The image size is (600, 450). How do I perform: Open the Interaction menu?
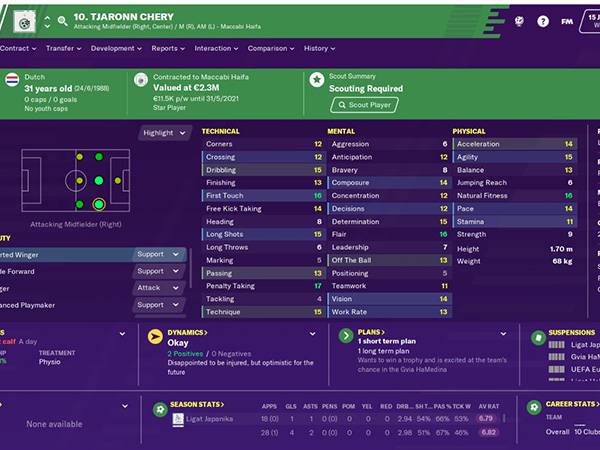216,48
